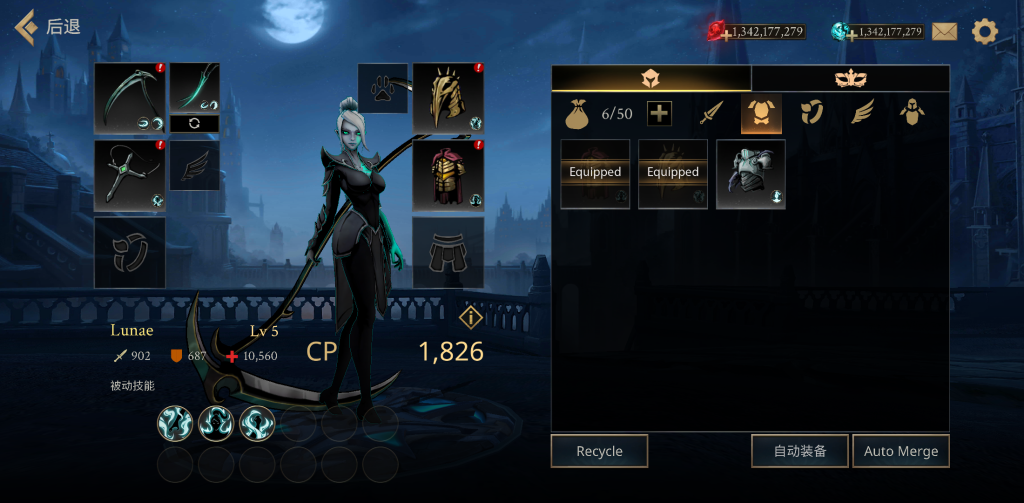This screenshot has height=503, width=1024.
Task: Select the equipped cross amulet slot
Action: click(x=130, y=175)
